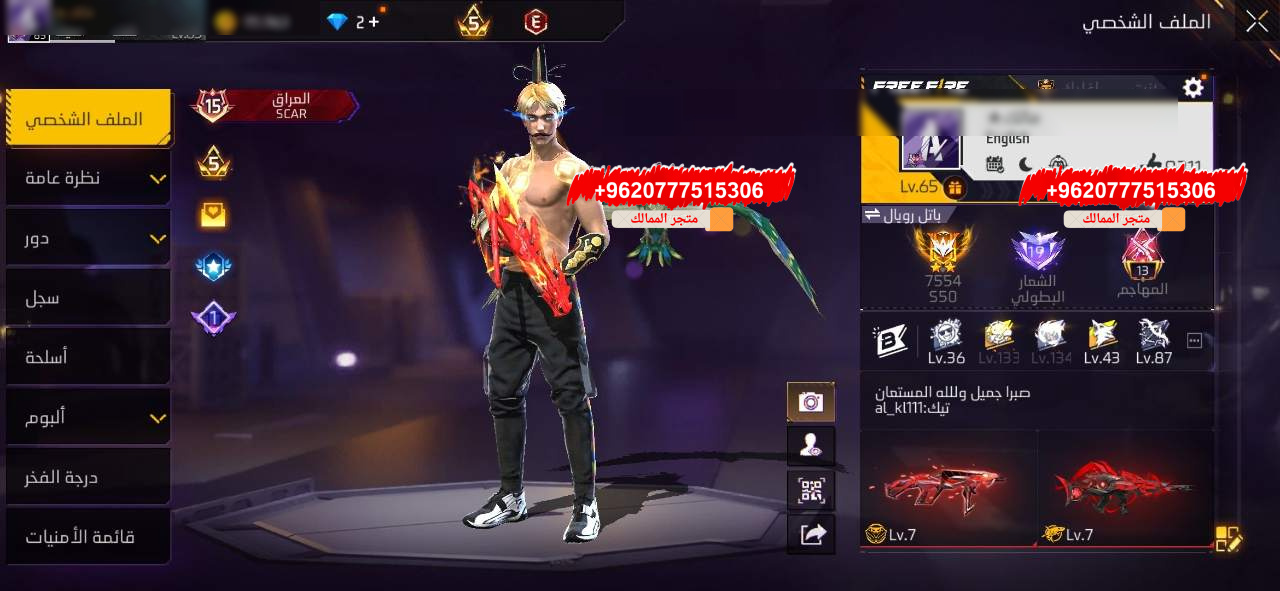Expand the ألبوم album section
Viewport: 1280px width, 591px height.
pyautogui.click(x=88, y=417)
